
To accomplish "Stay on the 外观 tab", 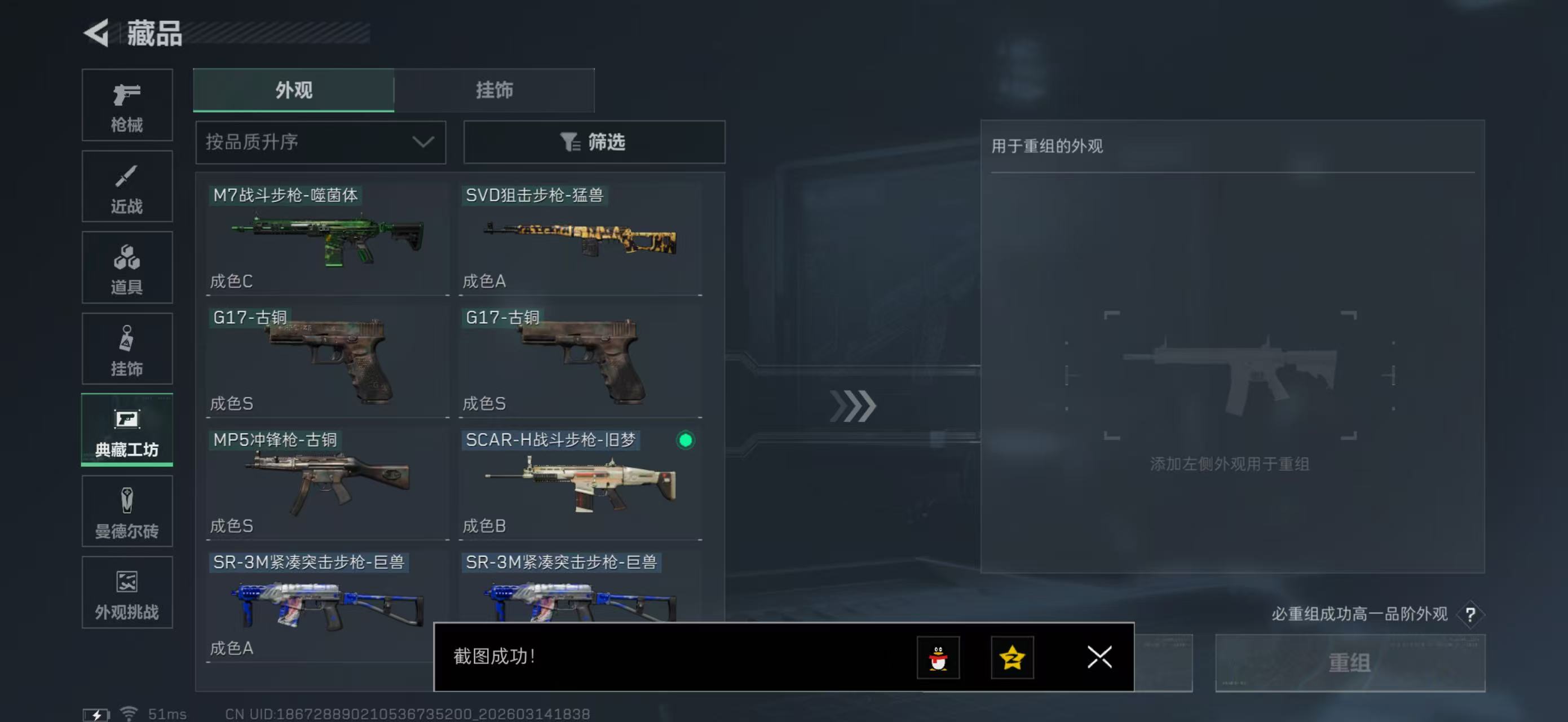I will click(292, 90).
